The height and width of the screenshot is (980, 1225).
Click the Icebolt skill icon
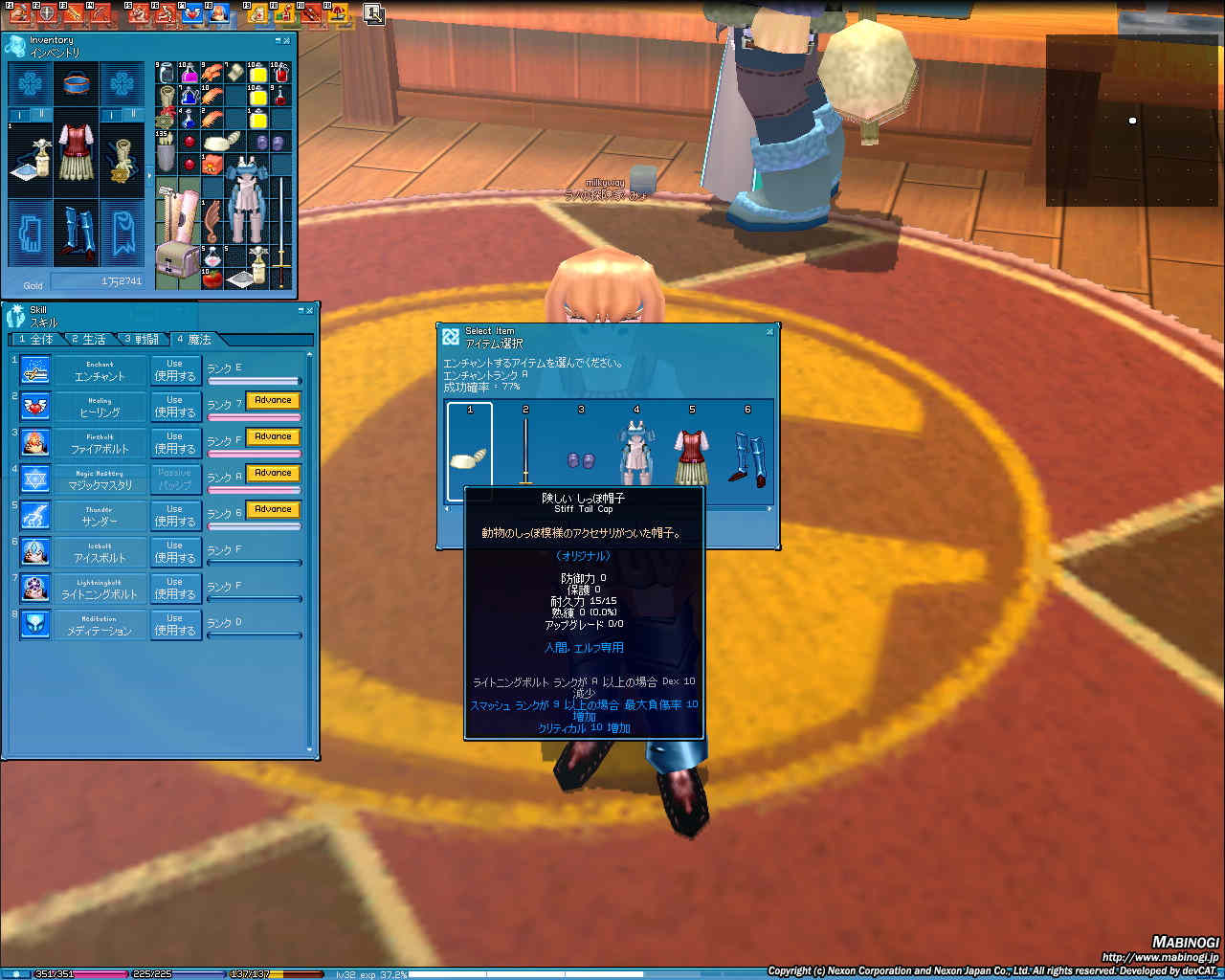click(35, 552)
